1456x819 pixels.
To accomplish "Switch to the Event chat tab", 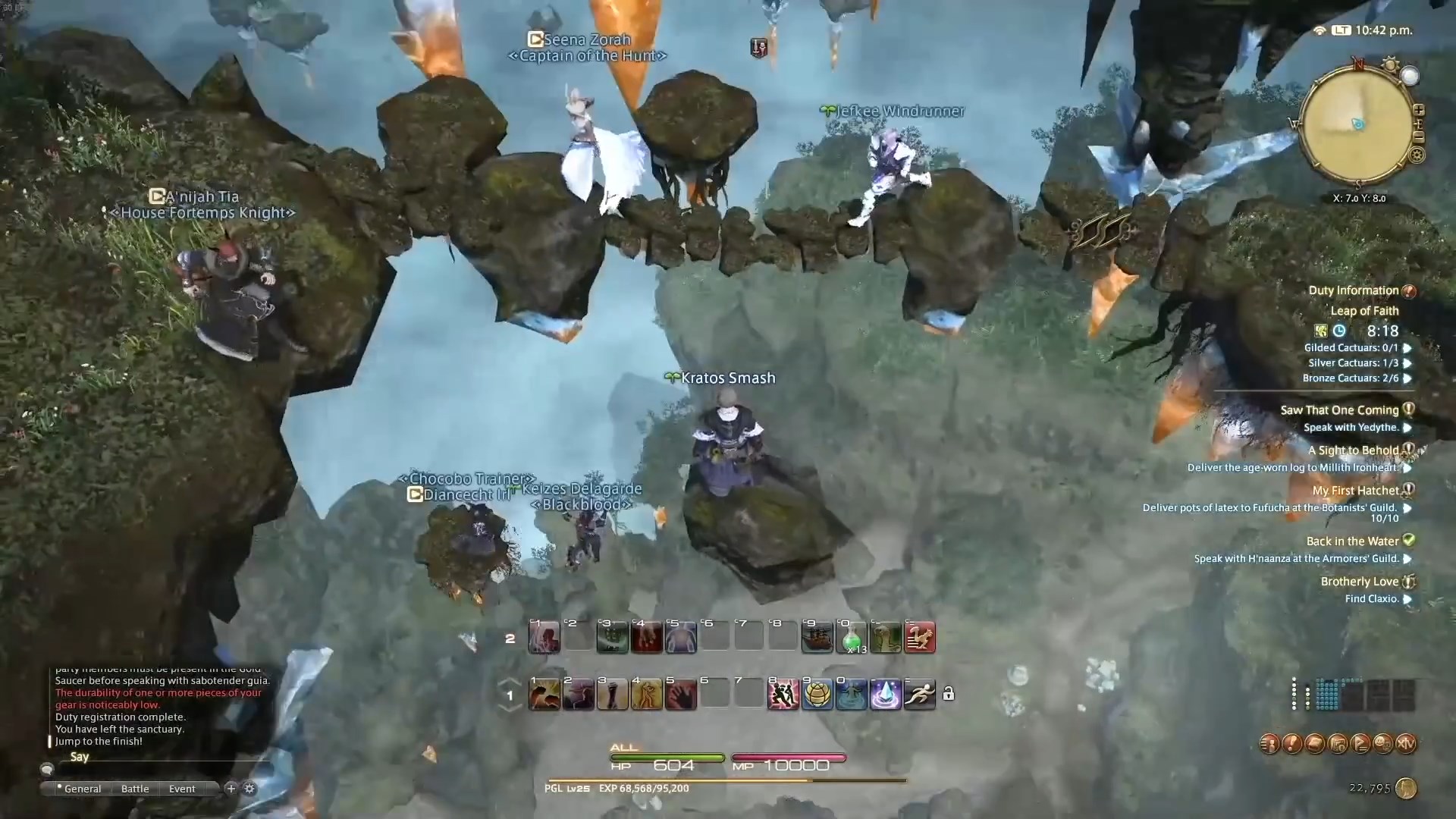I will tap(181, 789).
